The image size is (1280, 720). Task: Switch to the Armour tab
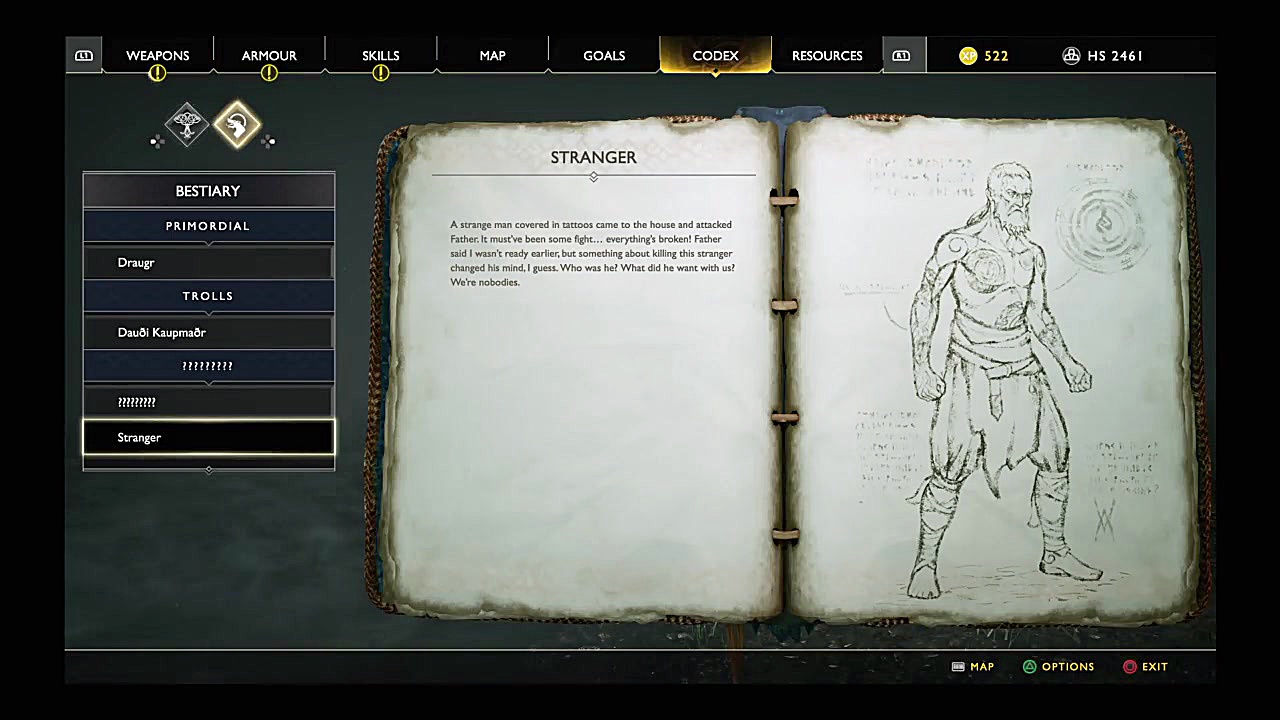[269, 56]
